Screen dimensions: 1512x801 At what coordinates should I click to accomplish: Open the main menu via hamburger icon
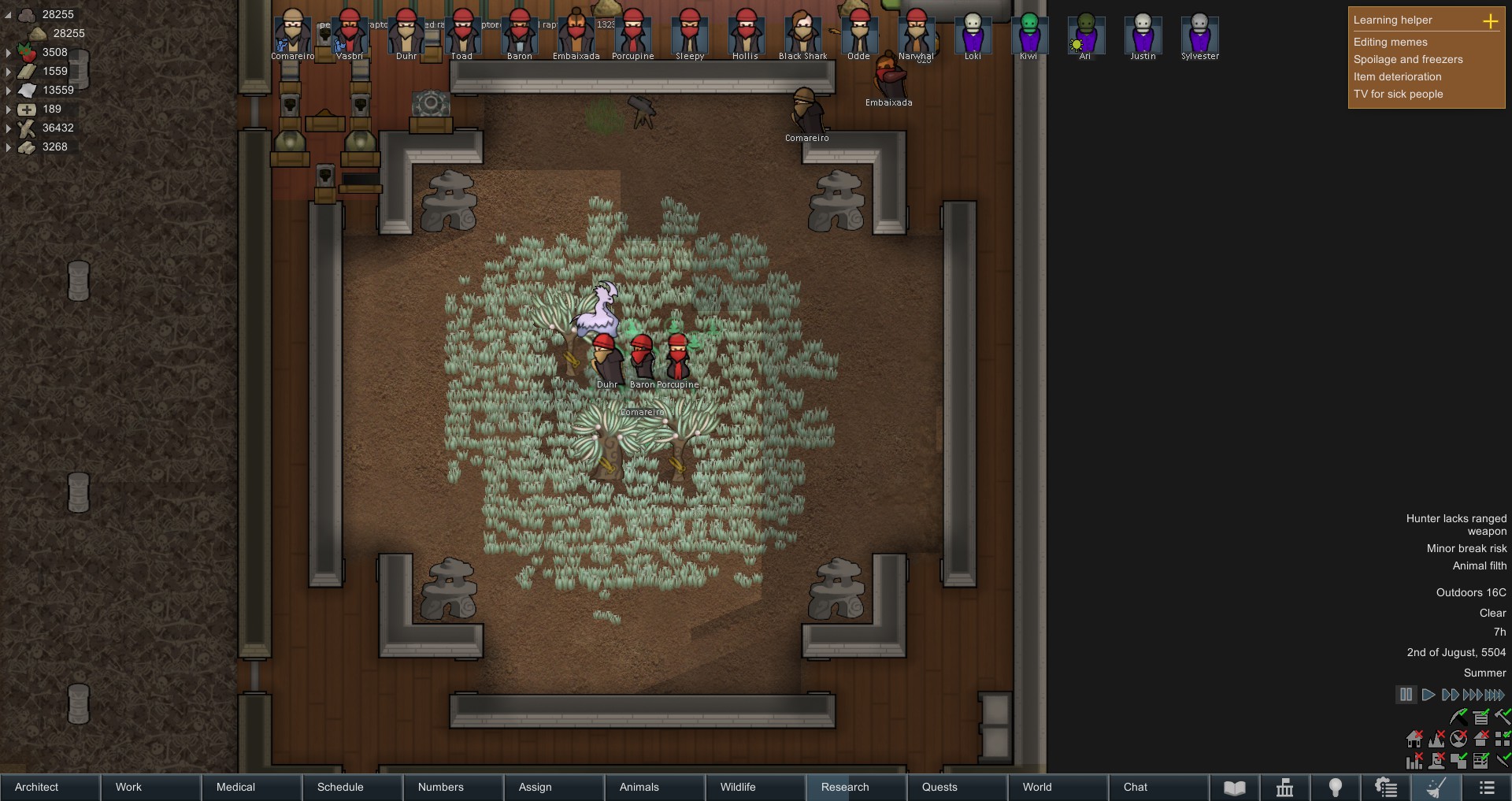click(x=1488, y=788)
